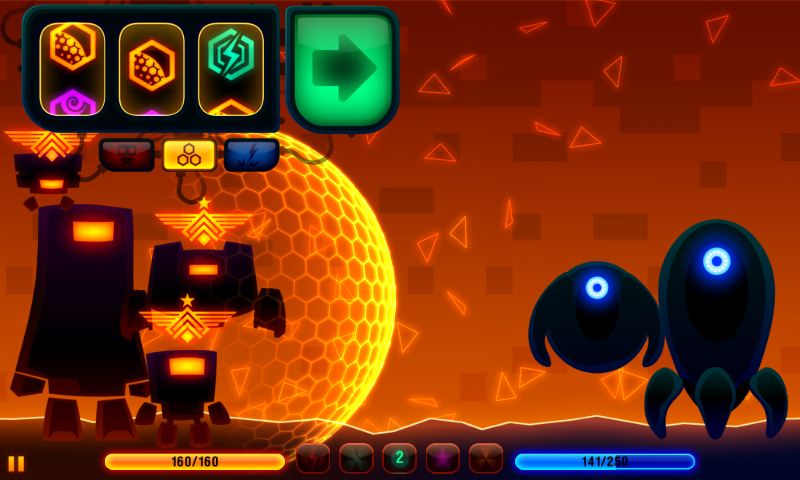This screenshot has width=800, height=480.
Task: Hit the big green arrow button
Action: tap(342, 69)
